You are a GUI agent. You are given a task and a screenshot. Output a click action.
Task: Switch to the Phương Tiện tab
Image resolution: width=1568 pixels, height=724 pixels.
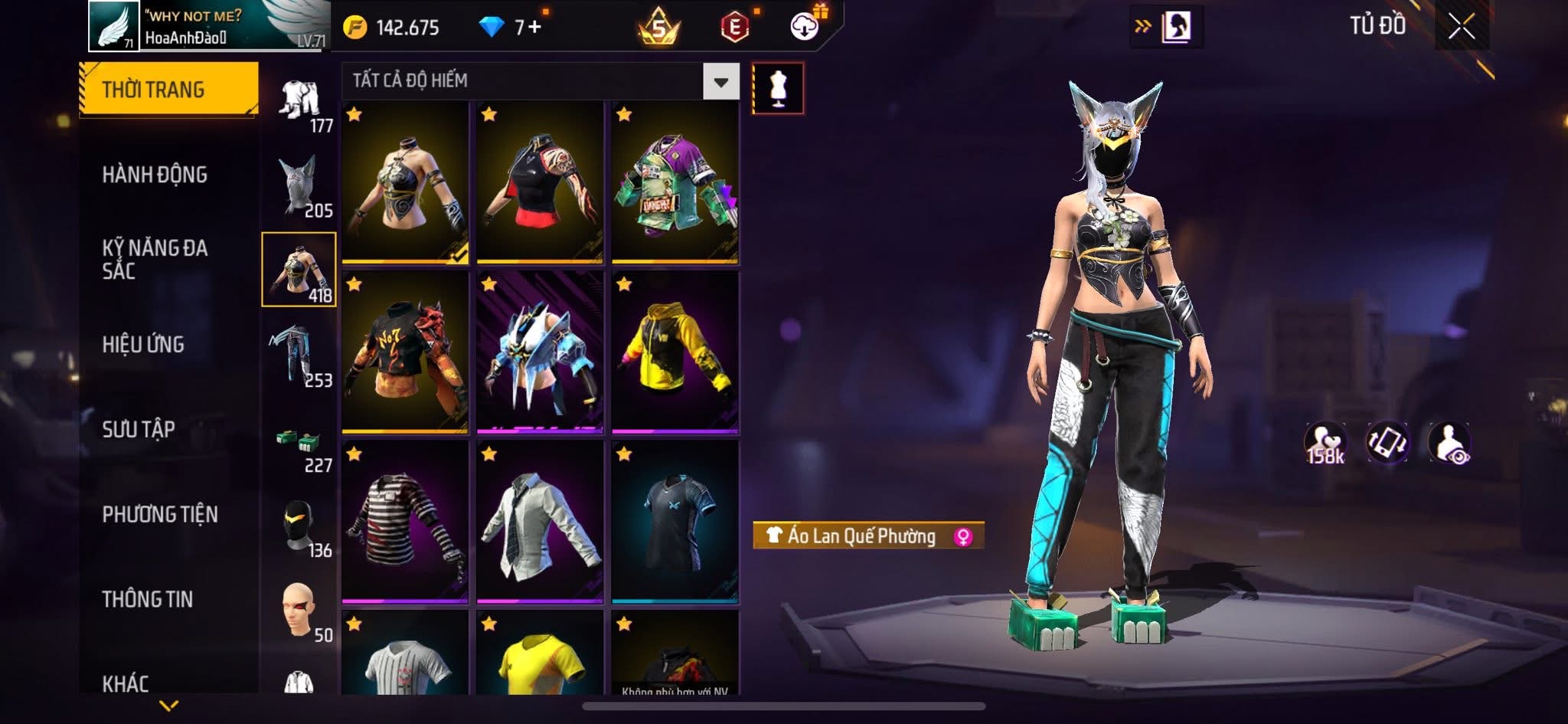(160, 514)
